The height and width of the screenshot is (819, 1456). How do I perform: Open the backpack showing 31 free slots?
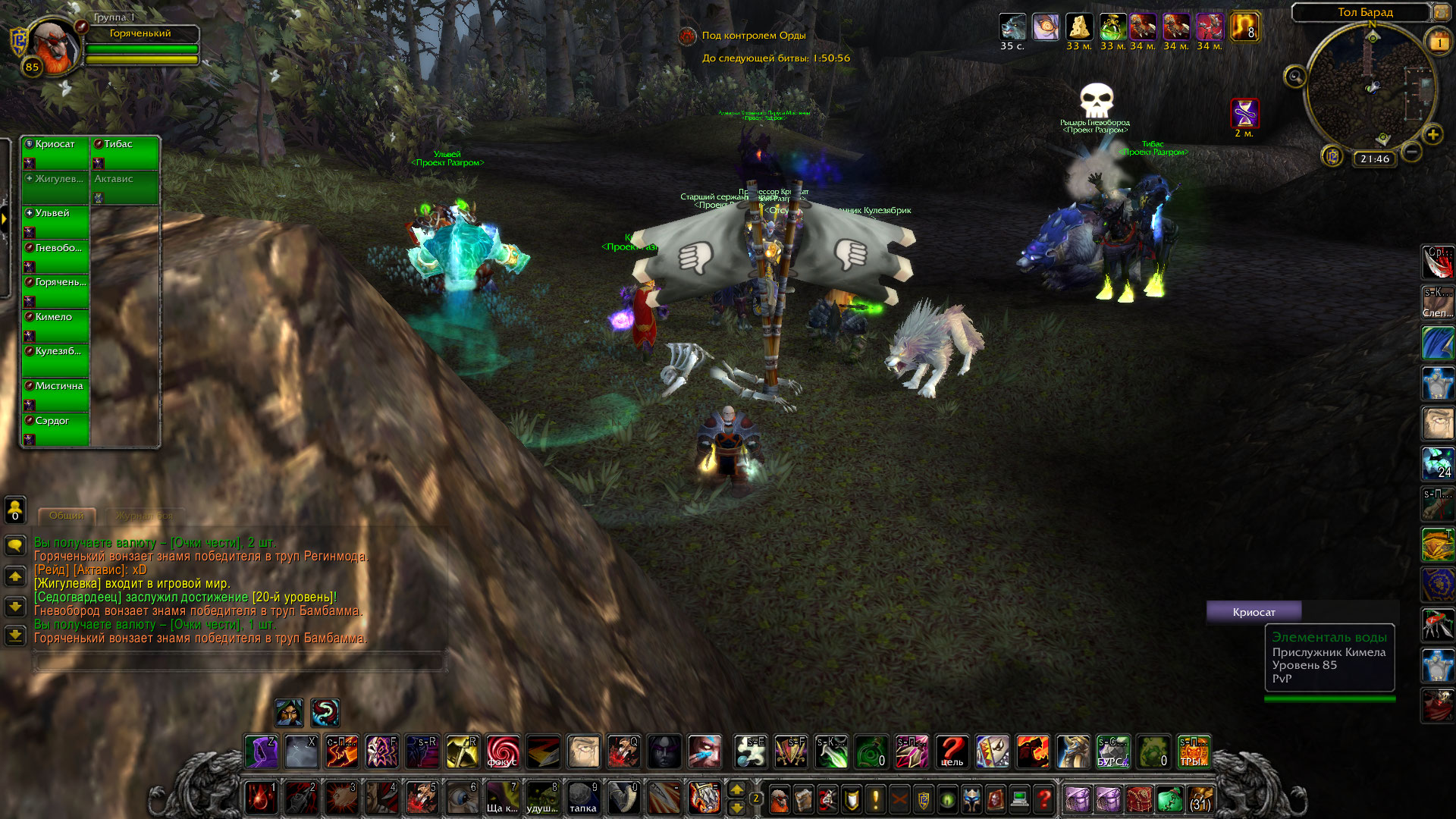pyautogui.click(x=1200, y=799)
